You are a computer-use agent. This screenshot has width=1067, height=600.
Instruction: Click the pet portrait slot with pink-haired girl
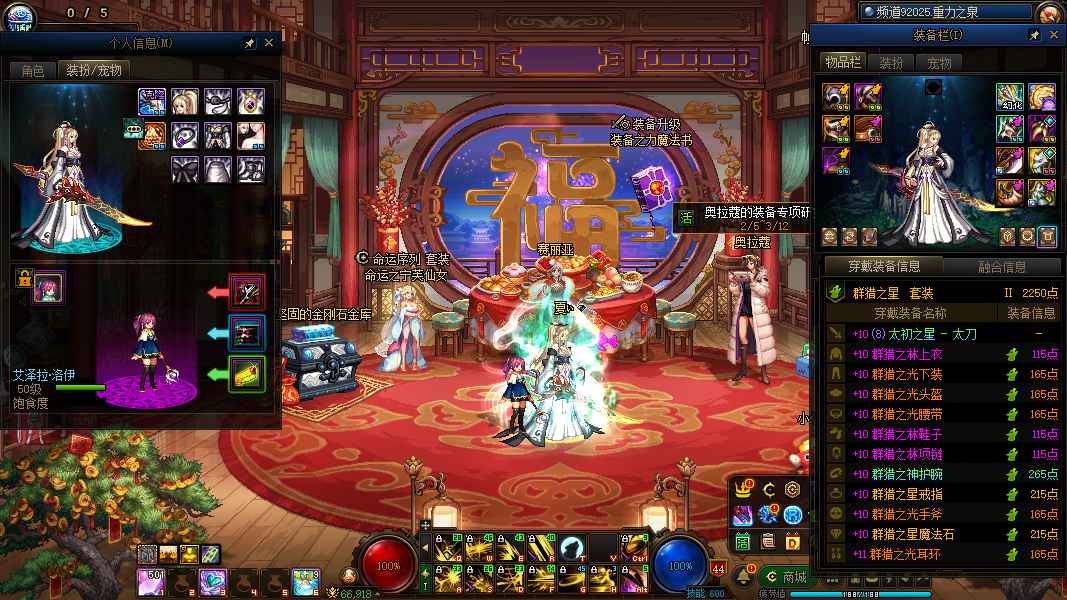pyautogui.click(x=48, y=288)
